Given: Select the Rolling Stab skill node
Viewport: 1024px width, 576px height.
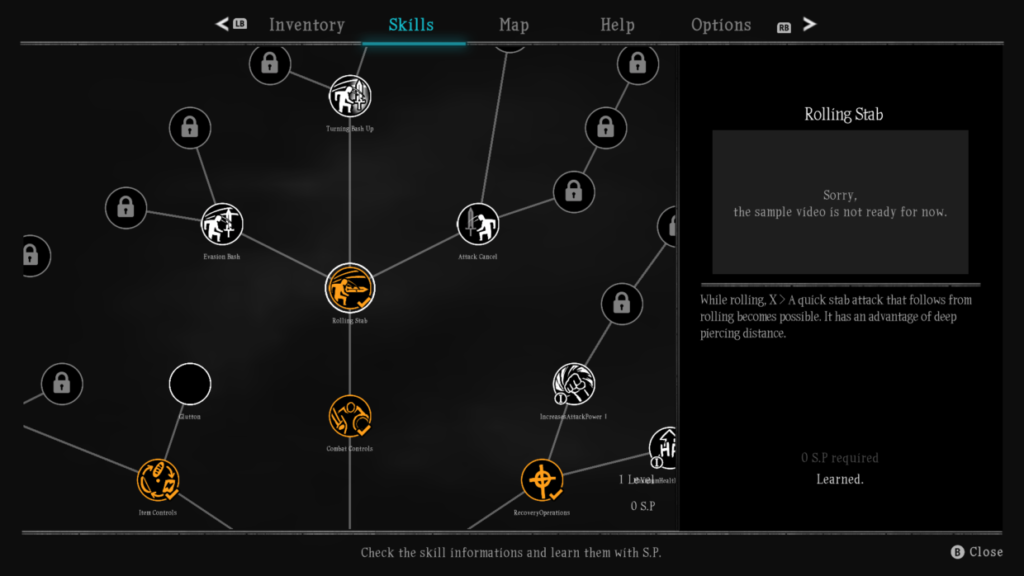Looking at the screenshot, I should (x=350, y=288).
